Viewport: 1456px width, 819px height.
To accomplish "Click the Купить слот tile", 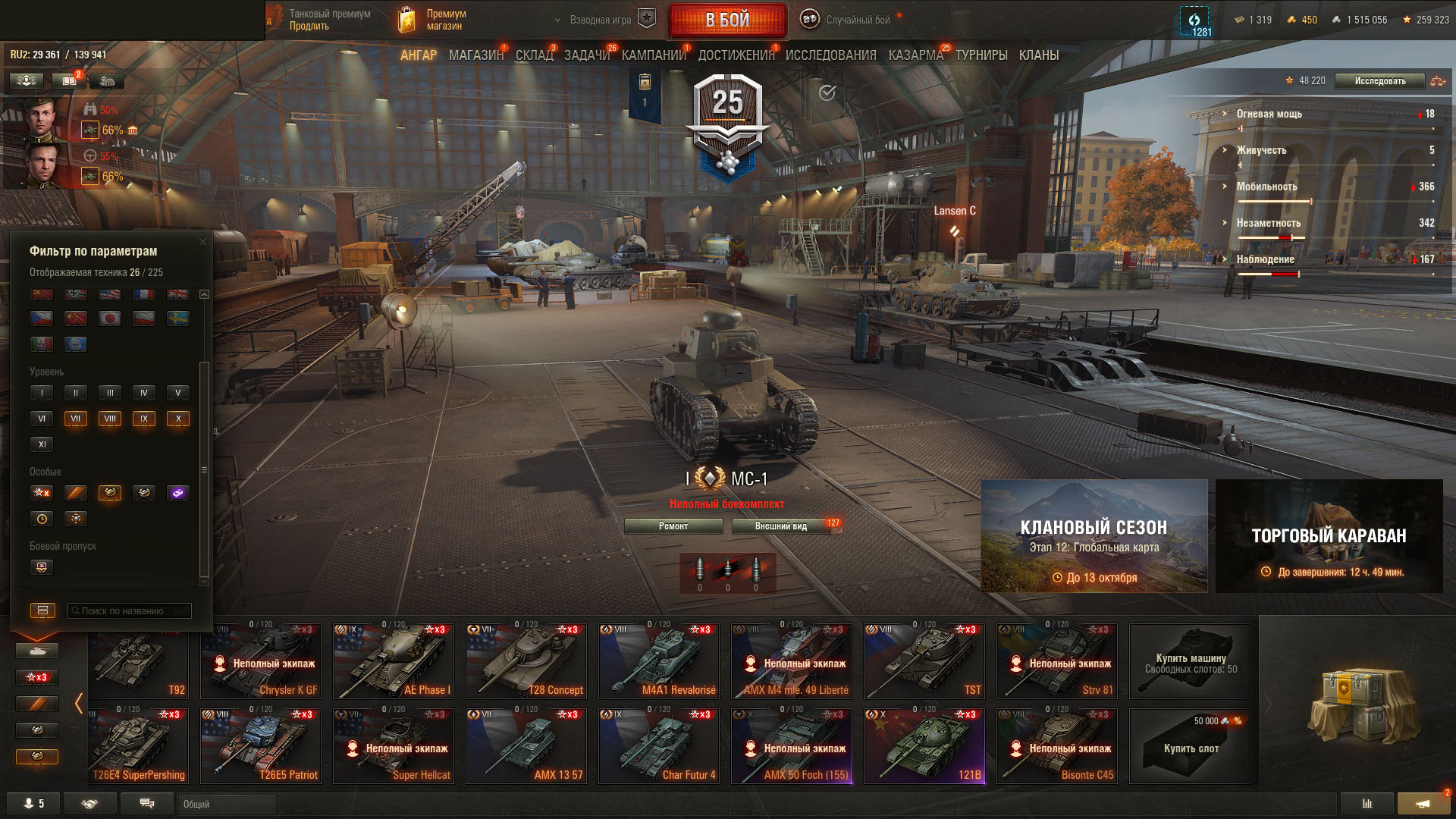I will click(1190, 745).
